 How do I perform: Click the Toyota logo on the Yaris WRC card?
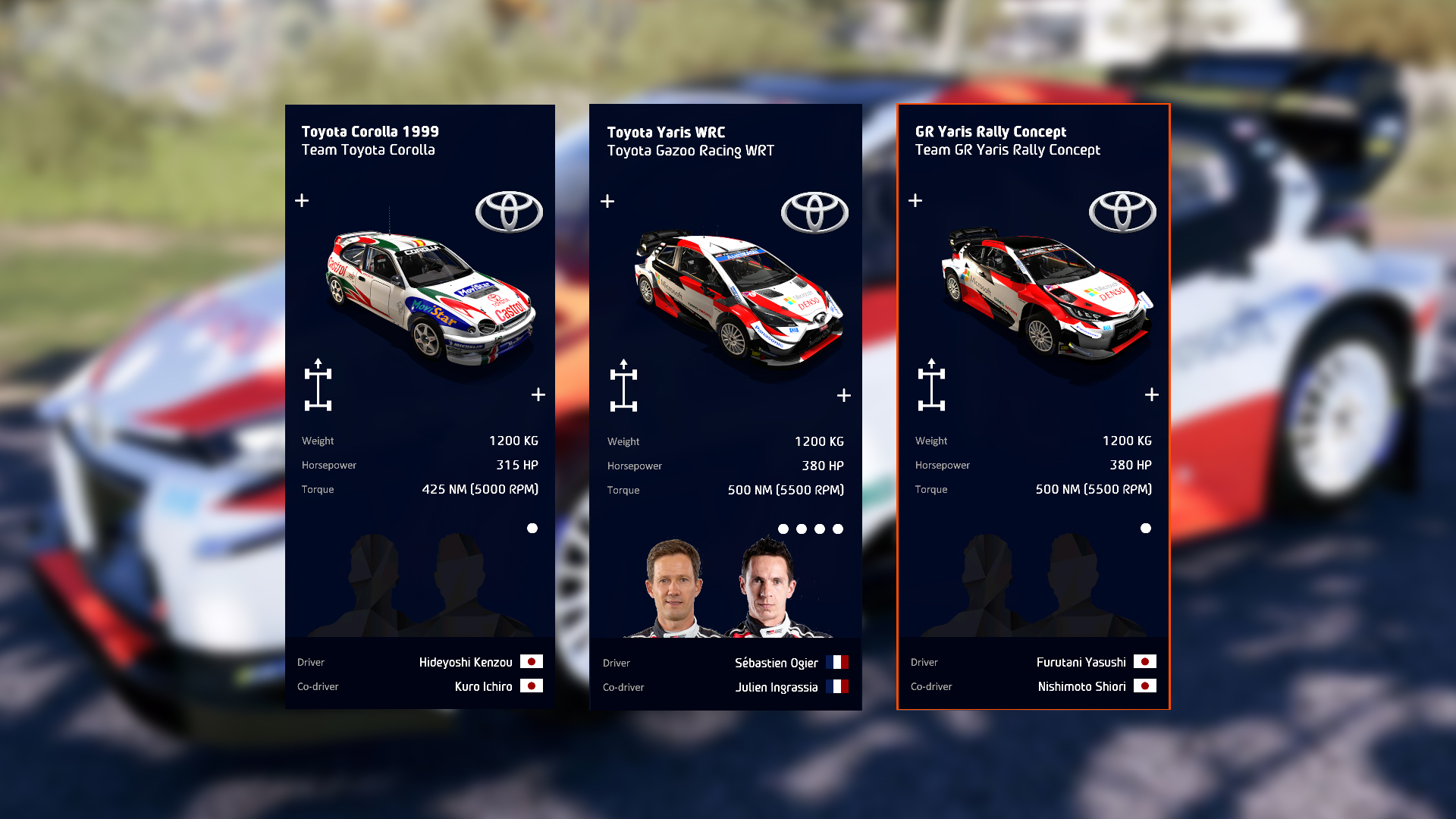pyautogui.click(x=815, y=212)
